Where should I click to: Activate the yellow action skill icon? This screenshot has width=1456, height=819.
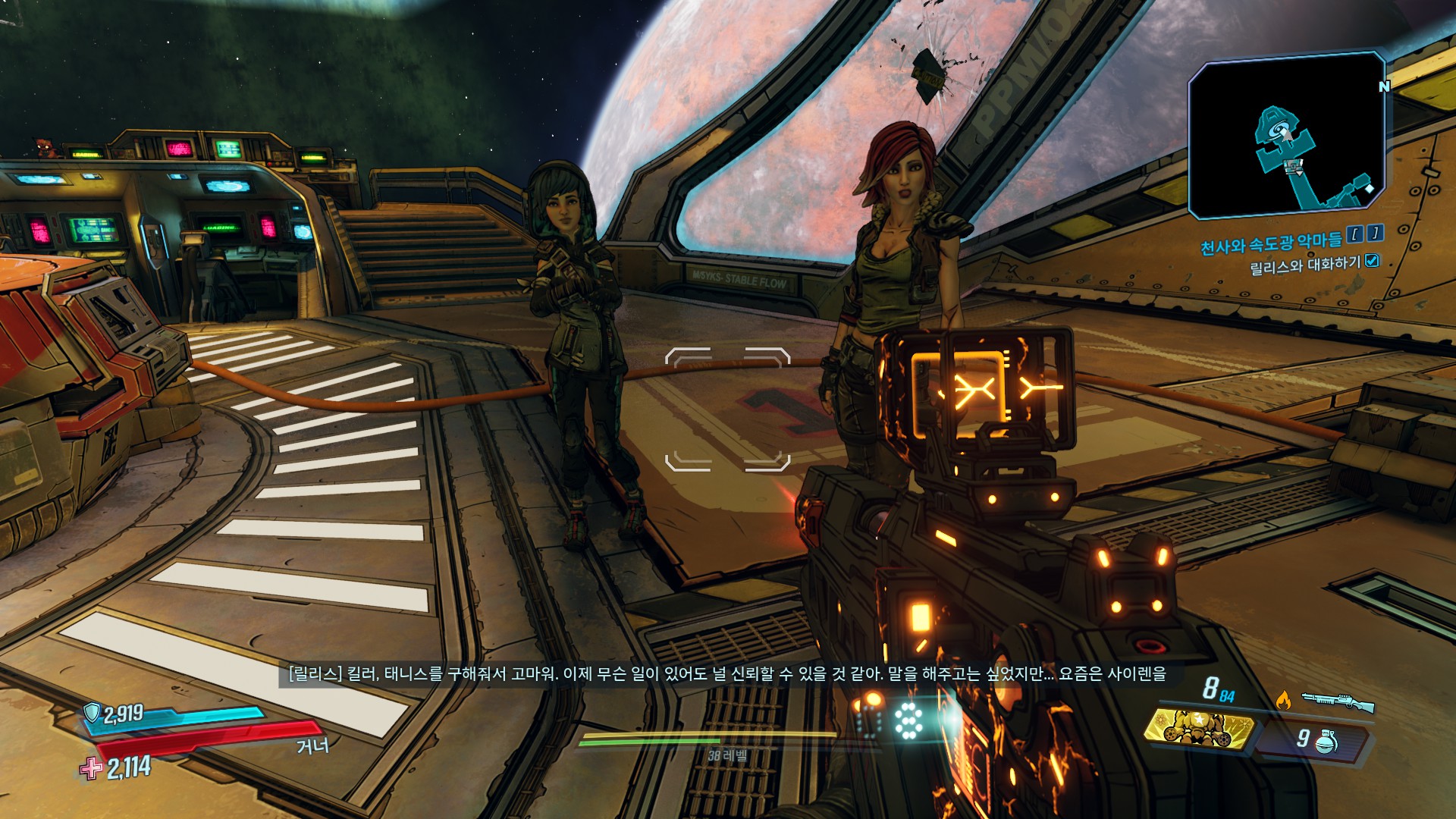click(x=1198, y=728)
